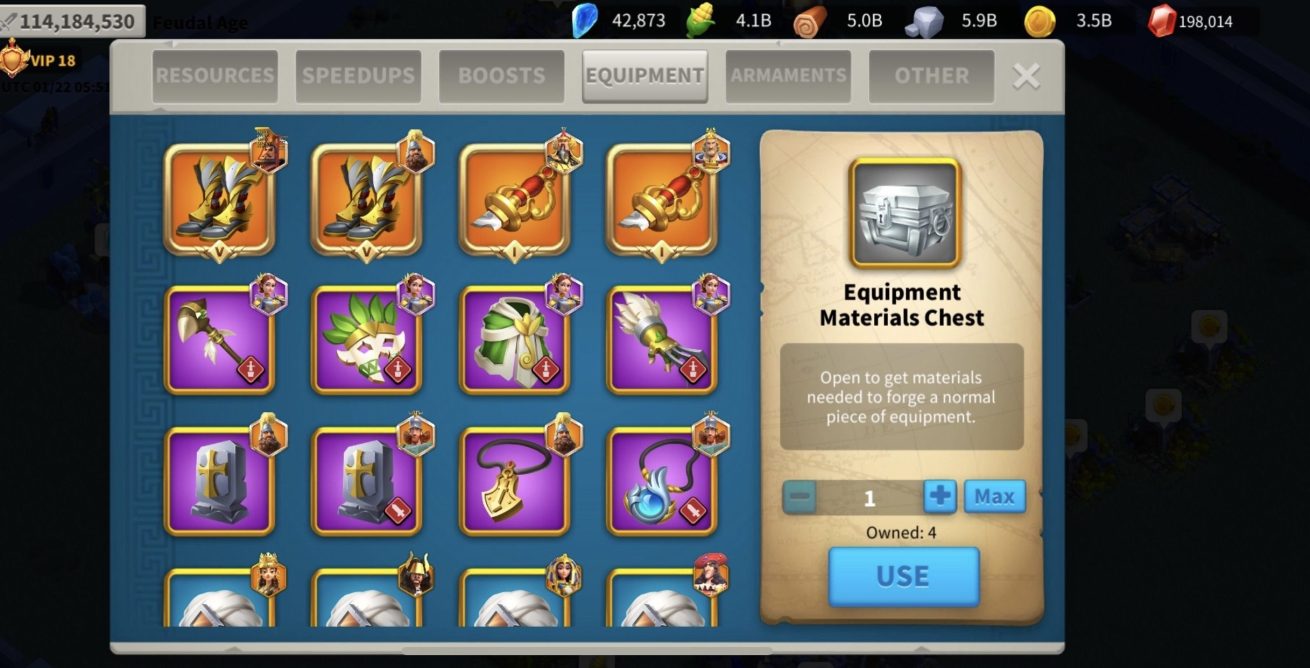Switch to the Resources tab

click(x=214, y=76)
